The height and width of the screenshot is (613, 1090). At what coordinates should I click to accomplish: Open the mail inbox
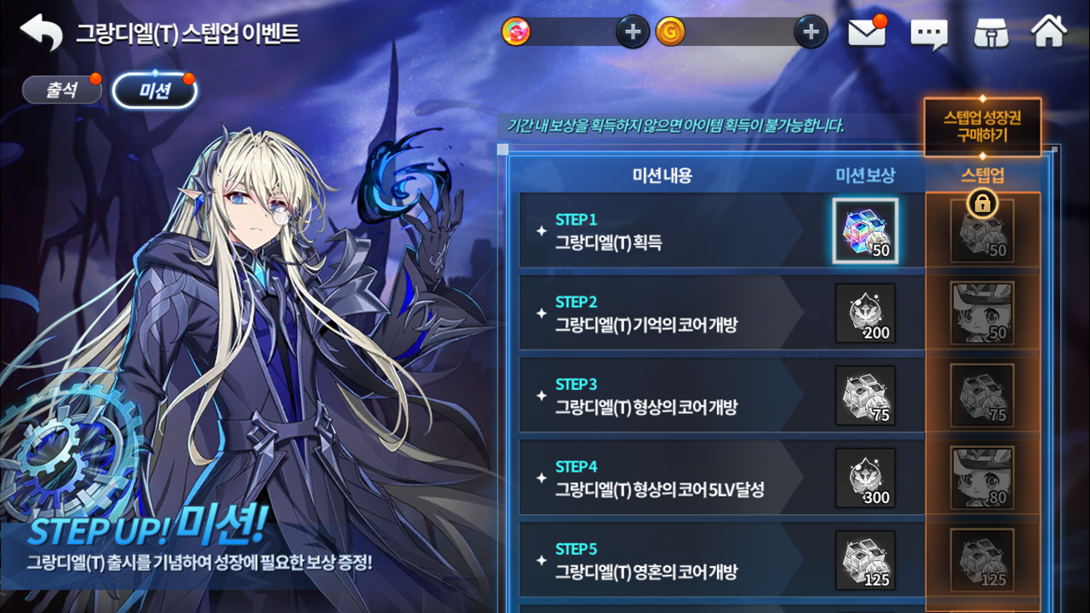pyautogui.click(x=866, y=33)
